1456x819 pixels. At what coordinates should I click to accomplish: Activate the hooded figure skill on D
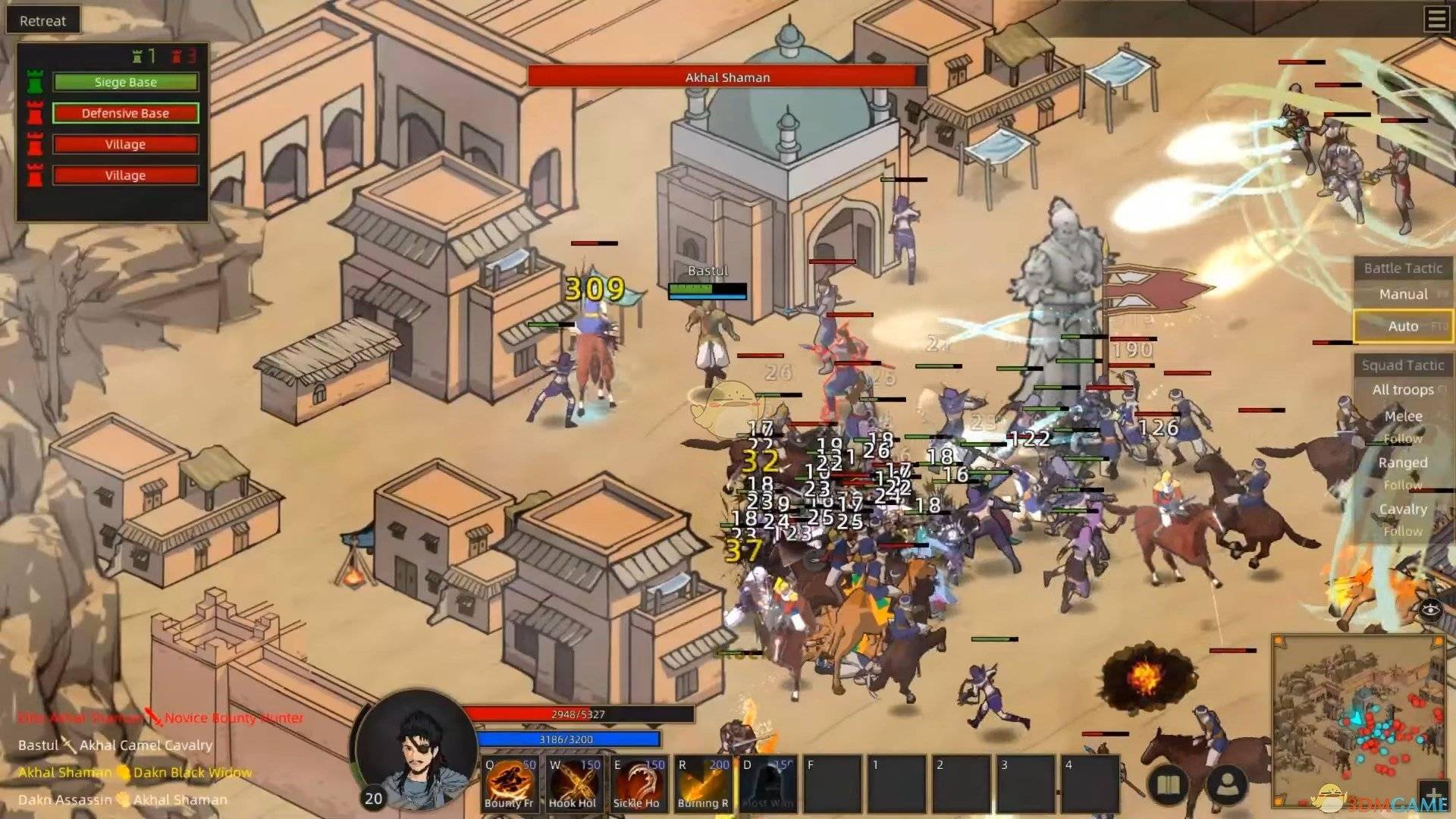[767, 784]
